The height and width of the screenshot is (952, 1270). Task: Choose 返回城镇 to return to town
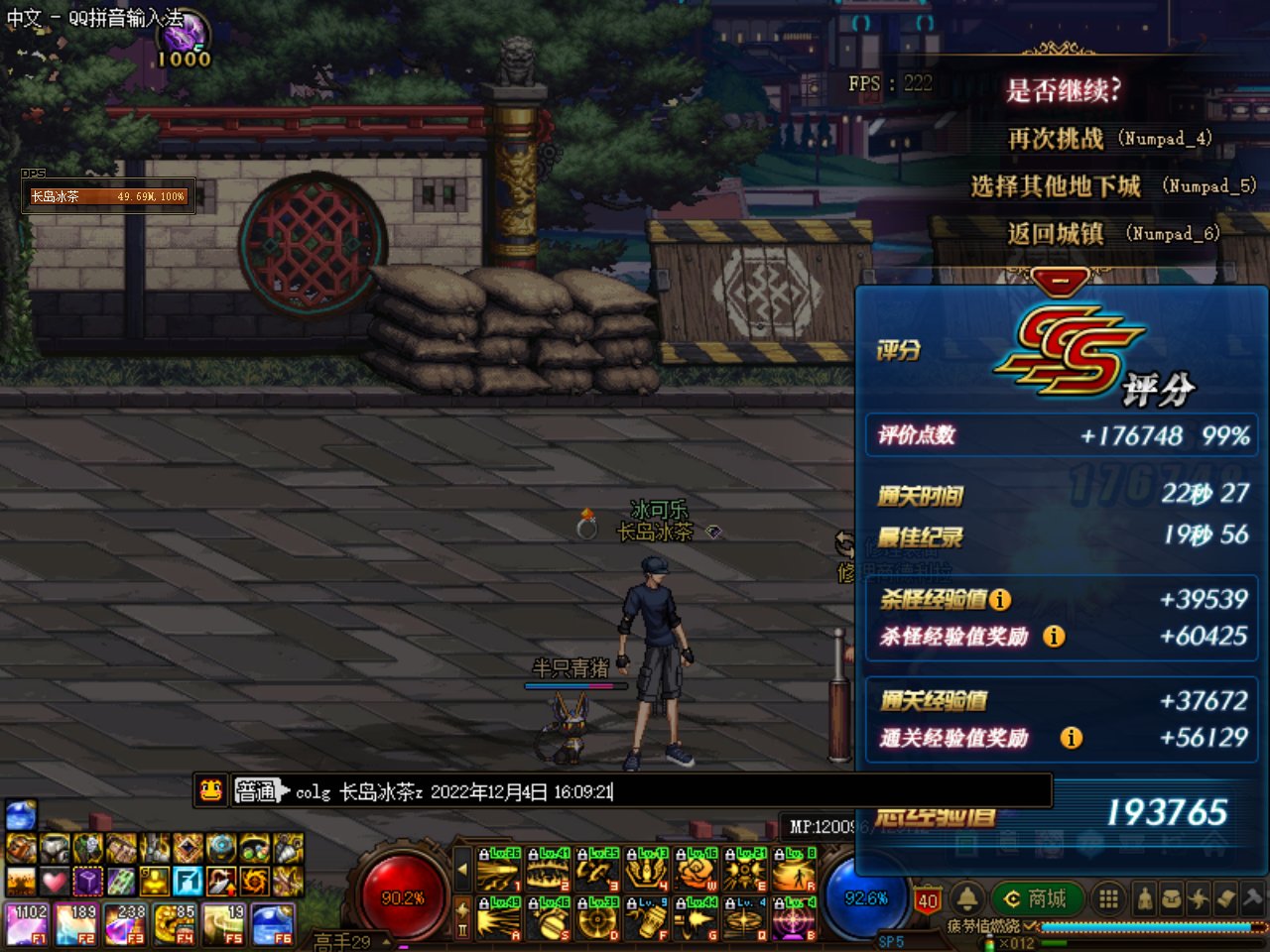(1056, 234)
